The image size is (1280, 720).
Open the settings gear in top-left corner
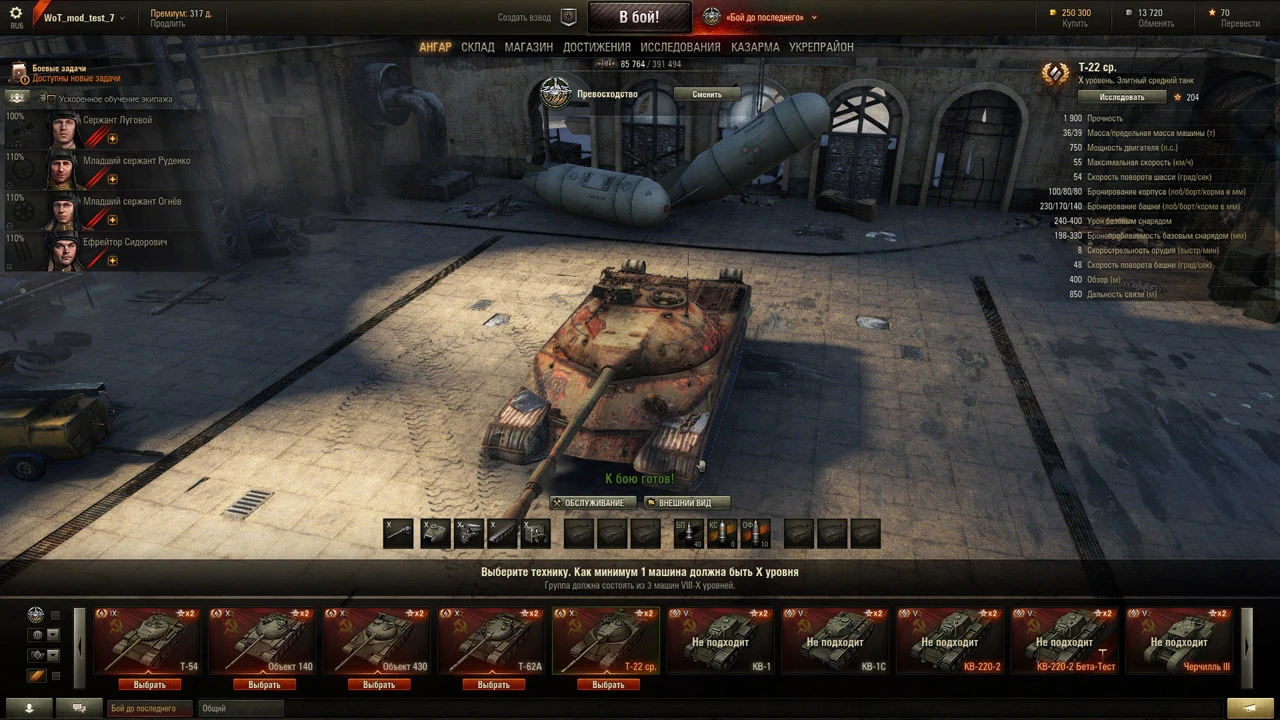(x=16, y=10)
